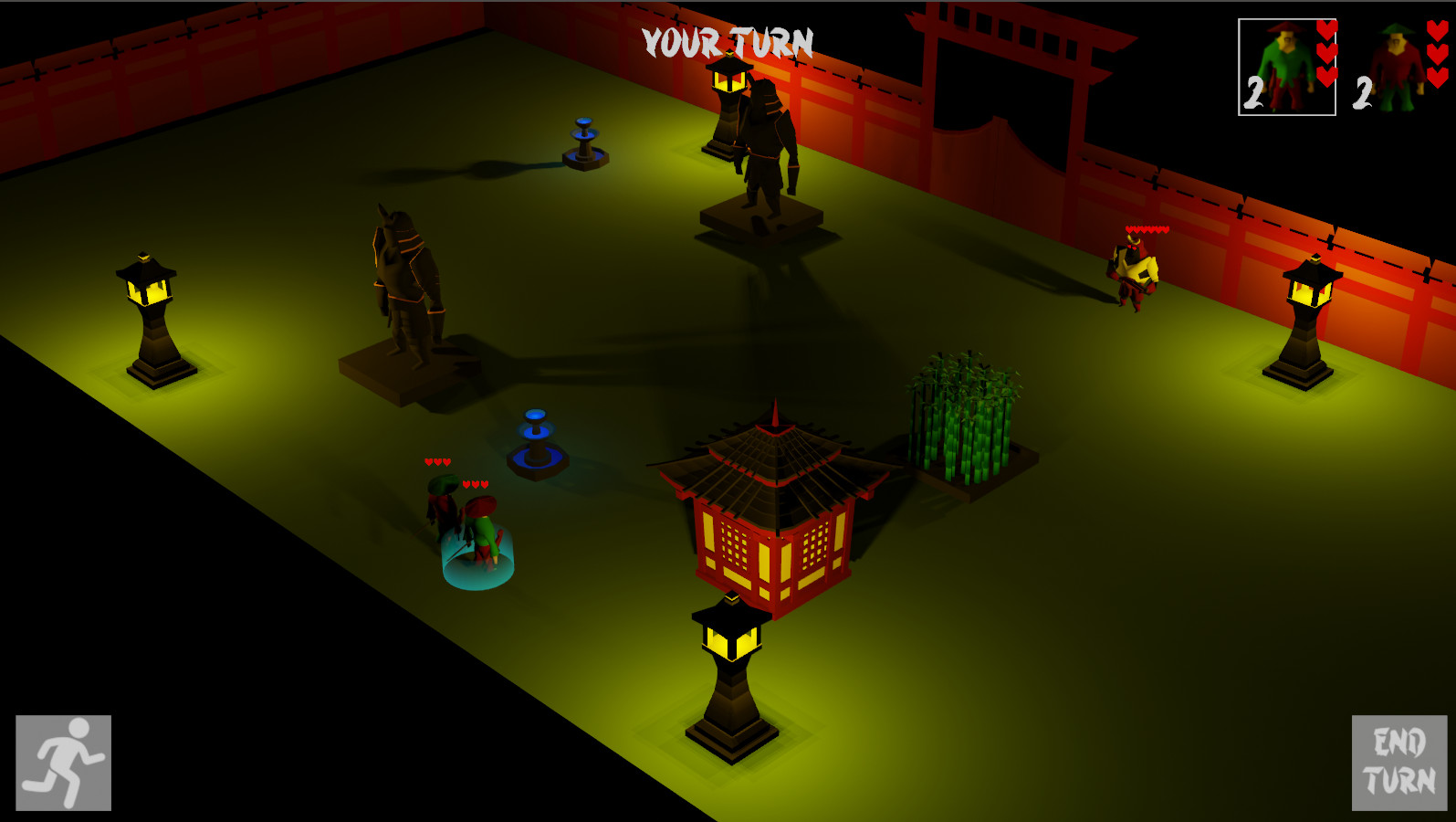
Task: Click the white selection frame around the active portrait
Action: (1240, 64)
